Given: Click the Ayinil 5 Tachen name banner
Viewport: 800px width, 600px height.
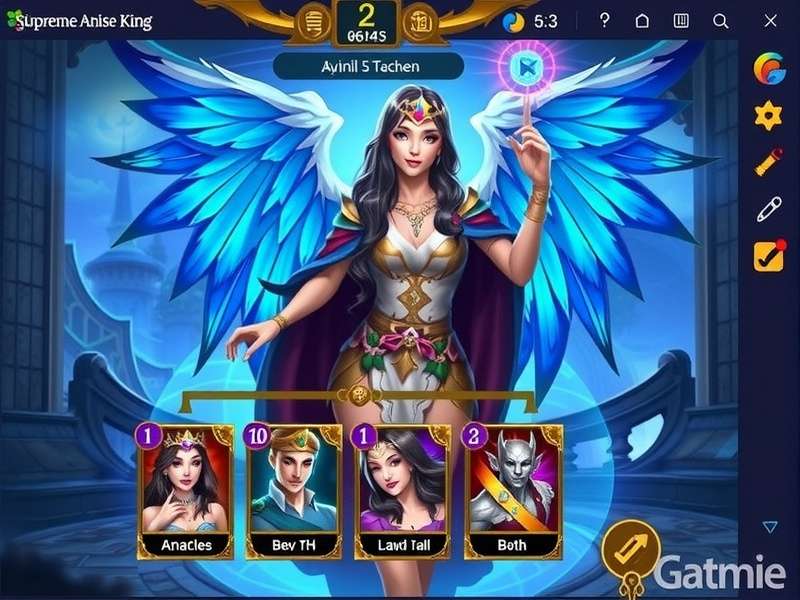Looking at the screenshot, I should tap(368, 66).
